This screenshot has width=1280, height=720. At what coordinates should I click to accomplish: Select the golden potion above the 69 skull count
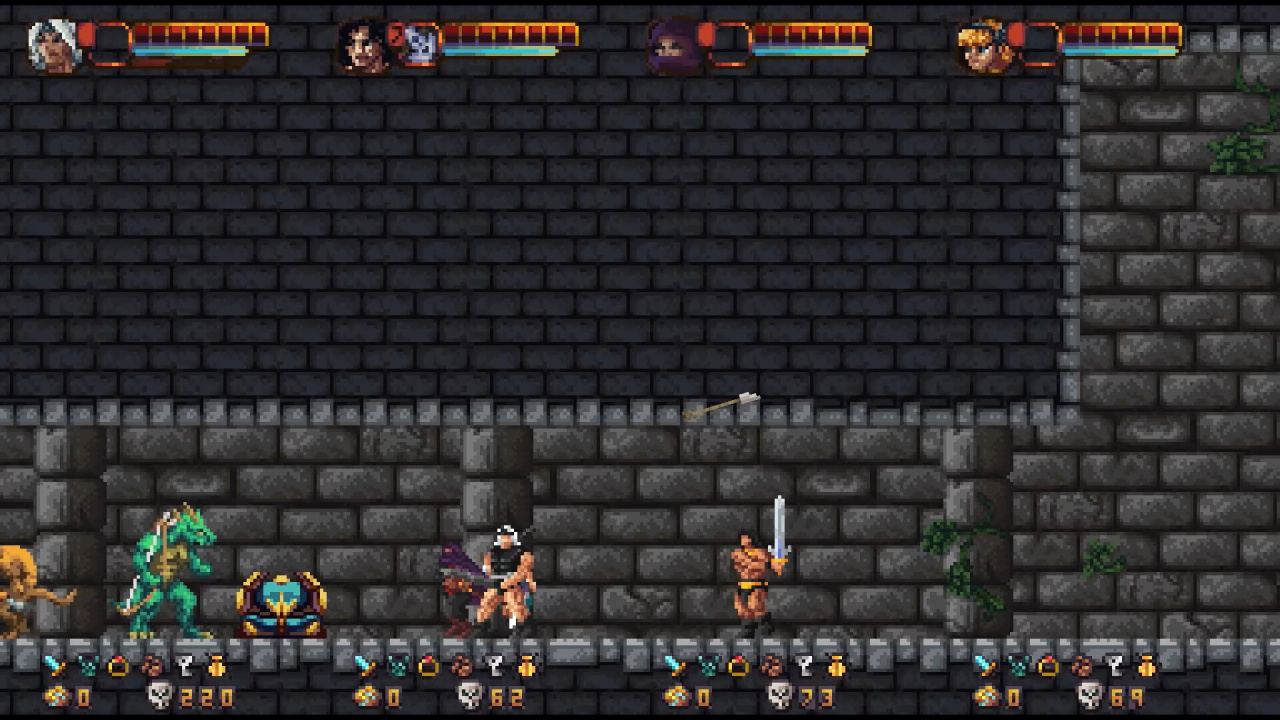[1147, 666]
